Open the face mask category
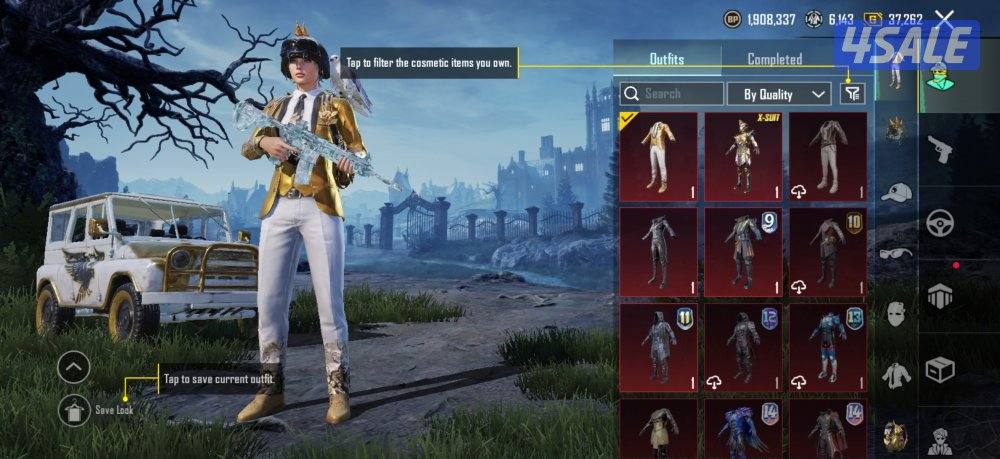 [x=896, y=314]
